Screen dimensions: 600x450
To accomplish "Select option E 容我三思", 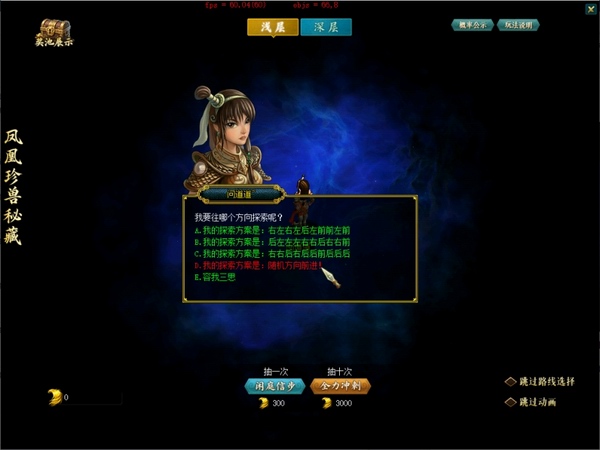I will tap(218, 277).
